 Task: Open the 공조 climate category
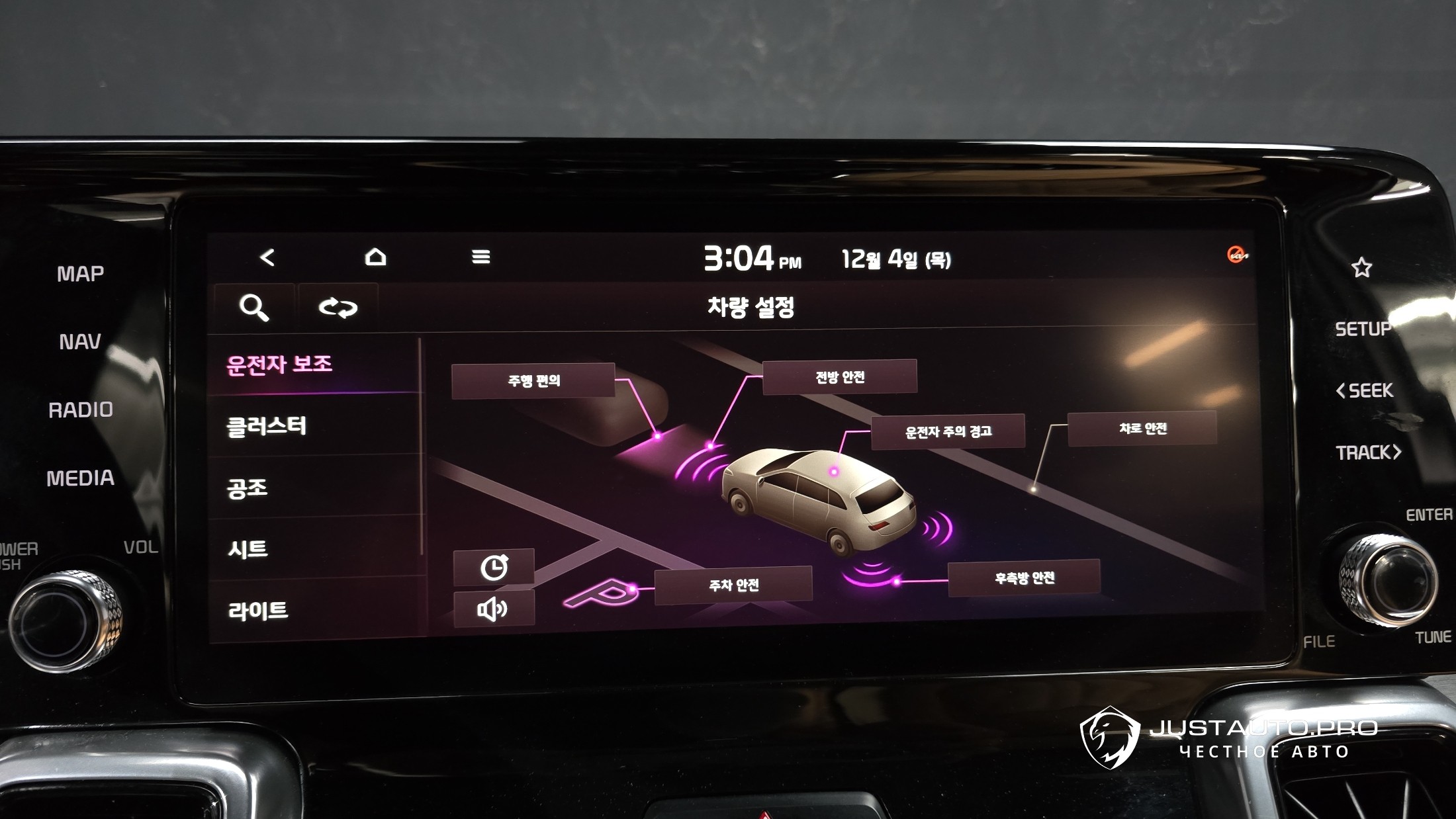[x=248, y=488]
